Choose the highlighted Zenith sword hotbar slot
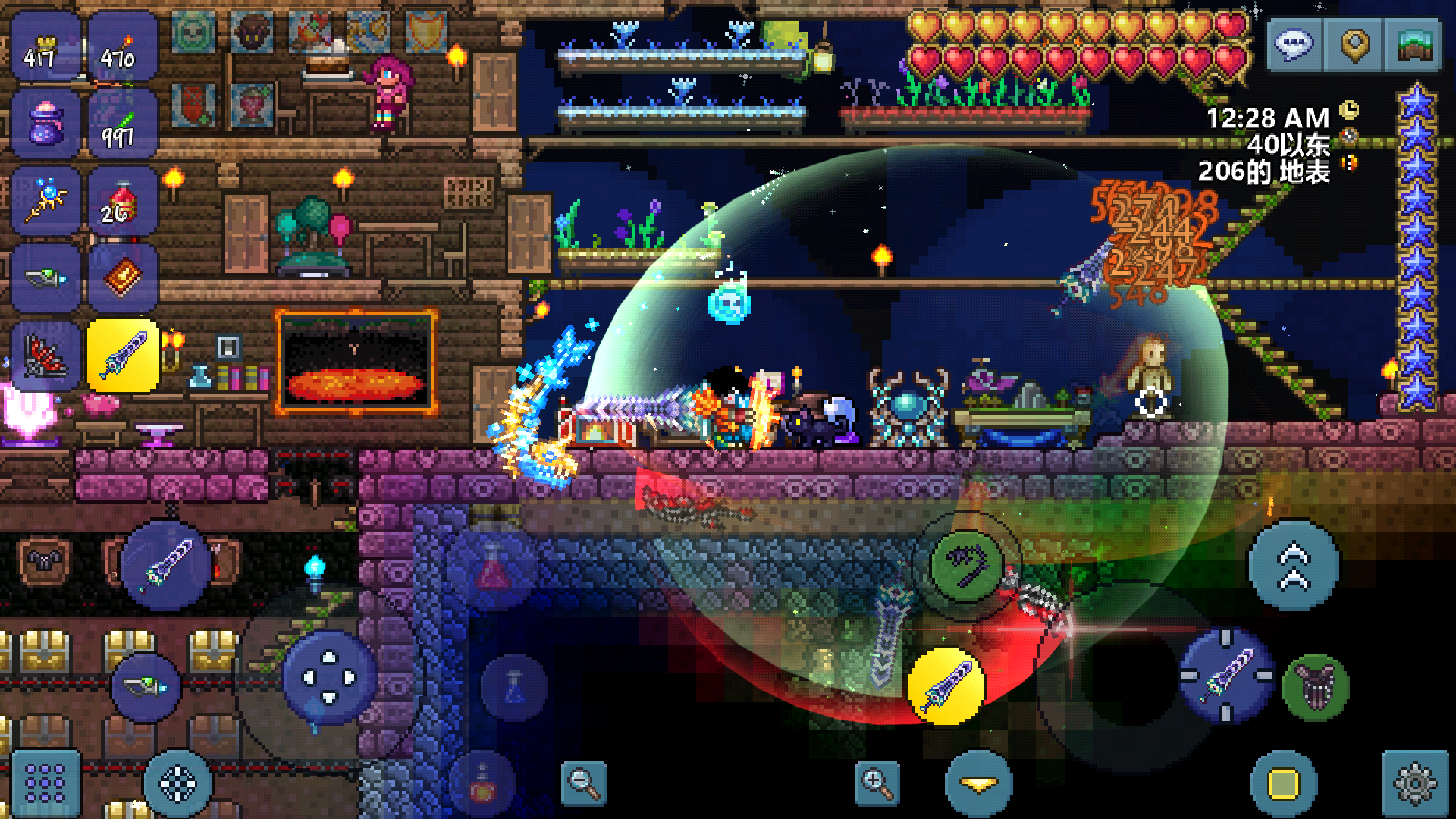 (123, 356)
